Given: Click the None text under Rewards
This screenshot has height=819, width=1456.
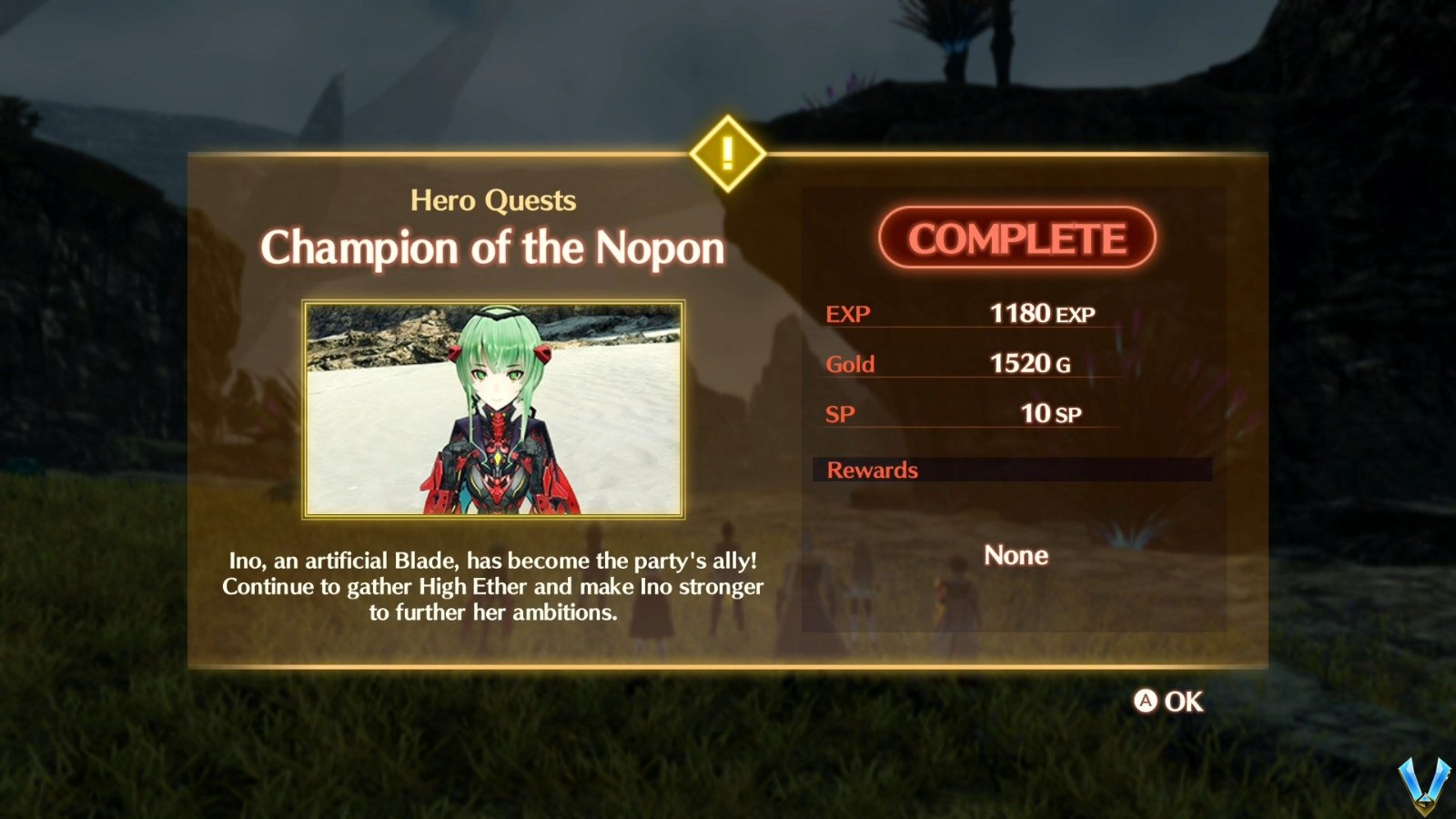Looking at the screenshot, I should pos(1016,555).
